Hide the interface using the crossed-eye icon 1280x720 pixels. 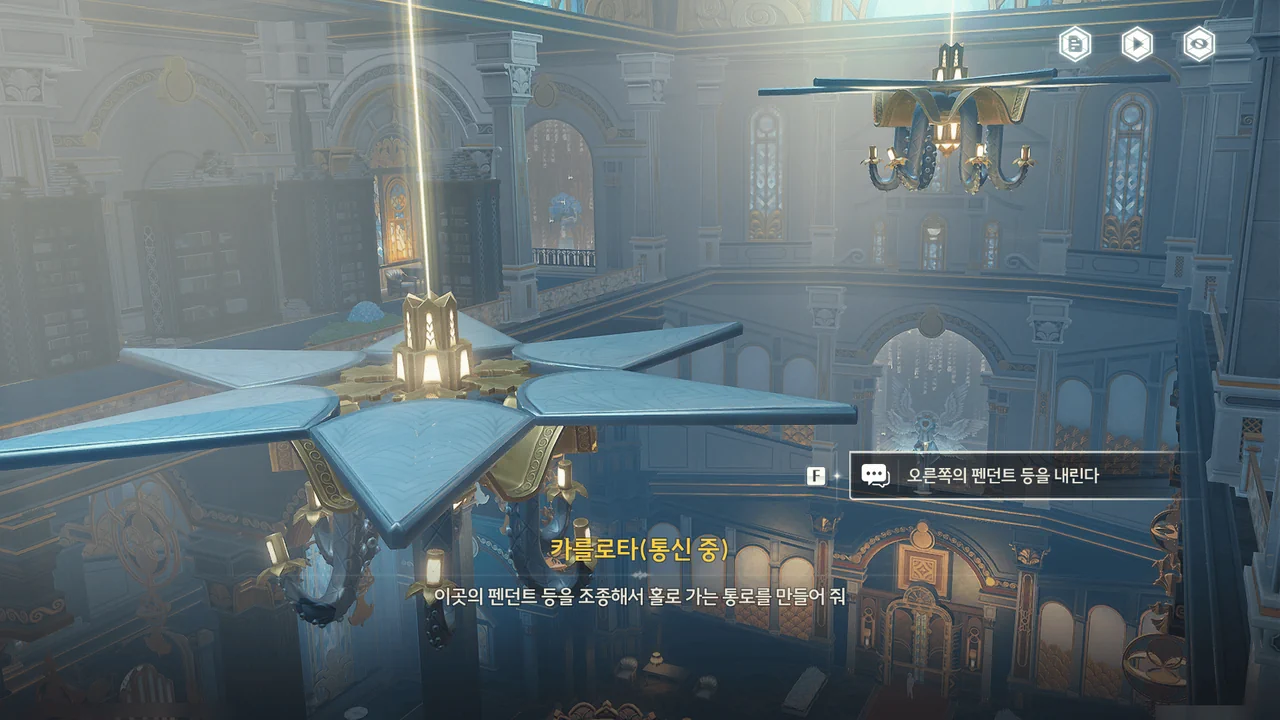(x=1199, y=44)
